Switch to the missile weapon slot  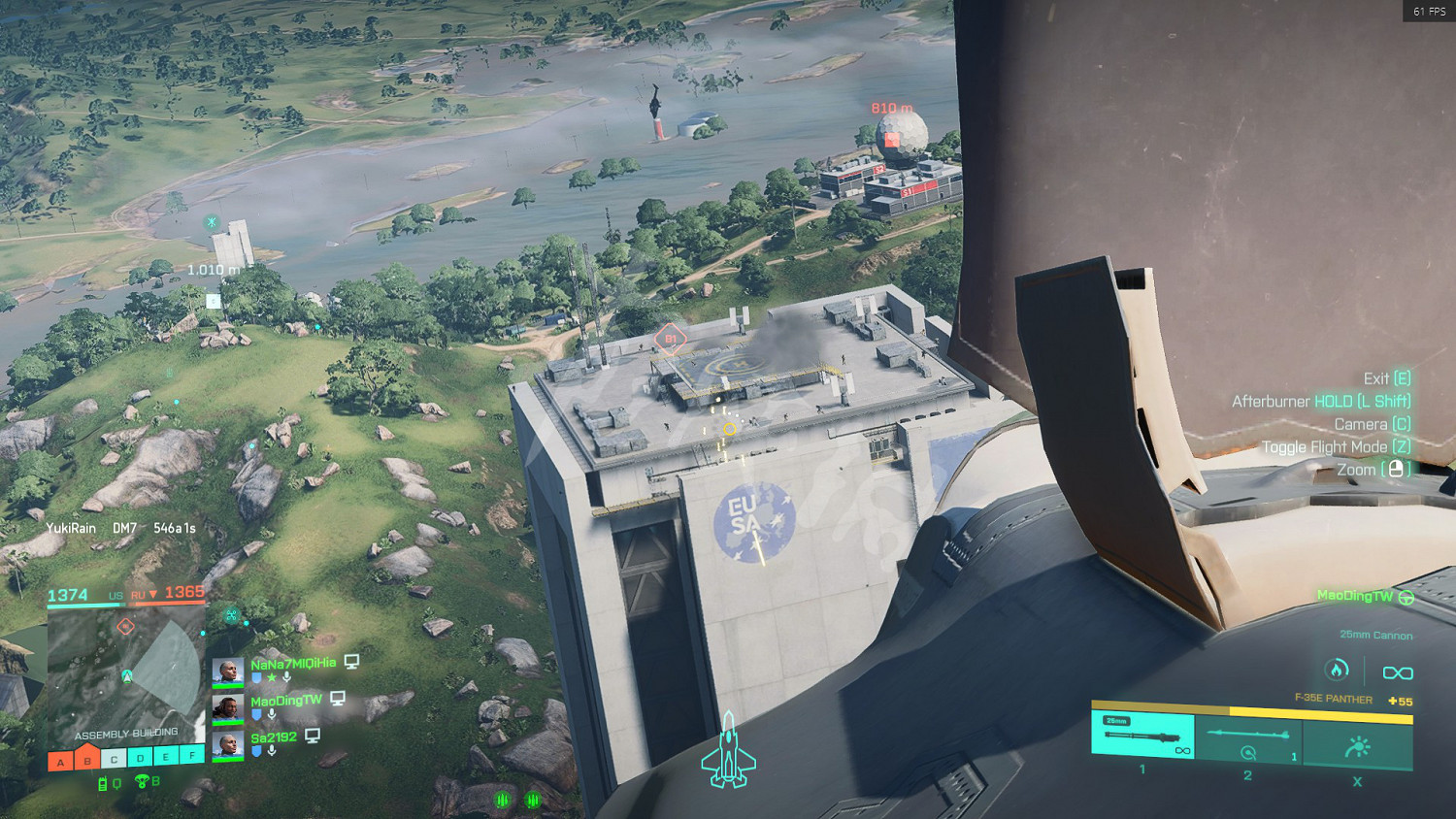pyautogui.click(x=1248, y=737)
